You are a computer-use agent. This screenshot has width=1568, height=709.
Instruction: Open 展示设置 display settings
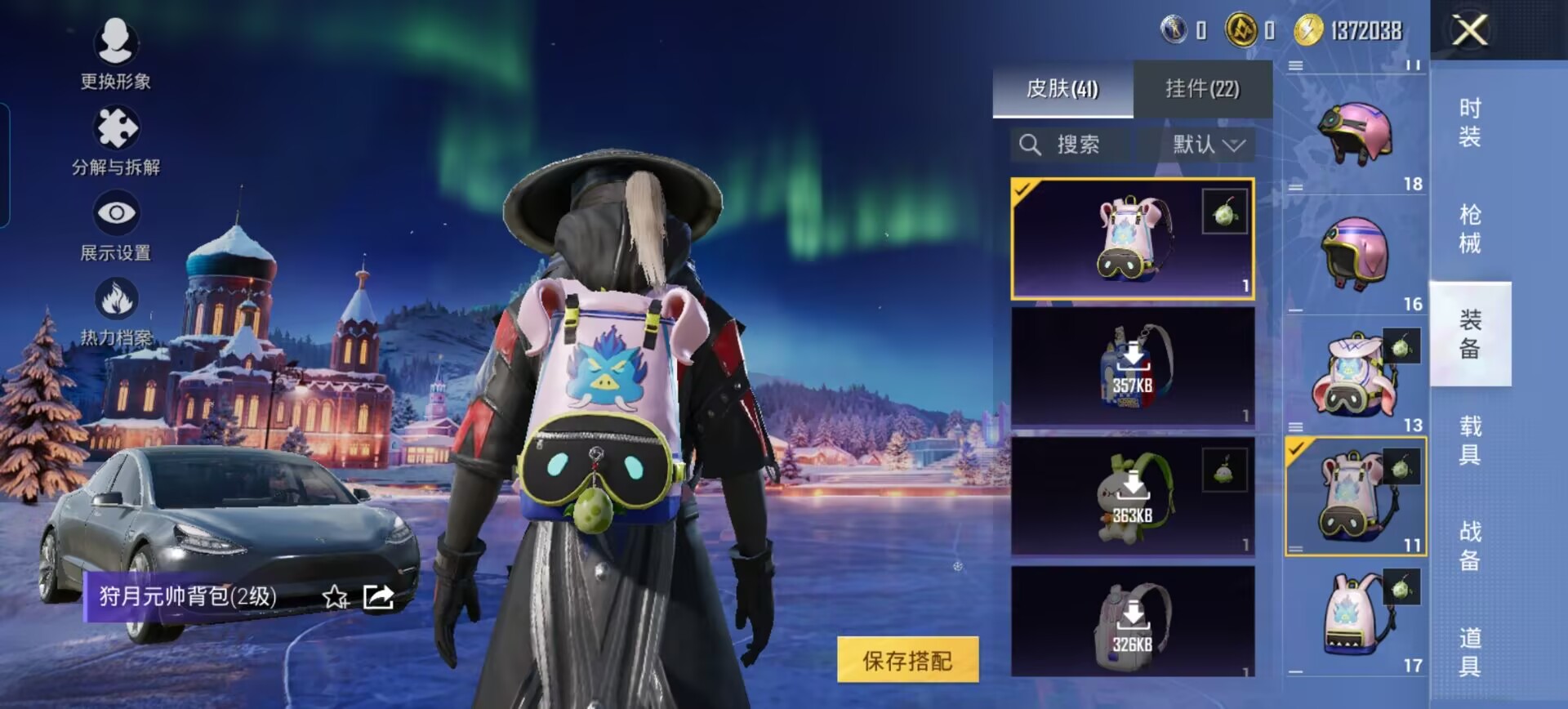coord(116,226)
